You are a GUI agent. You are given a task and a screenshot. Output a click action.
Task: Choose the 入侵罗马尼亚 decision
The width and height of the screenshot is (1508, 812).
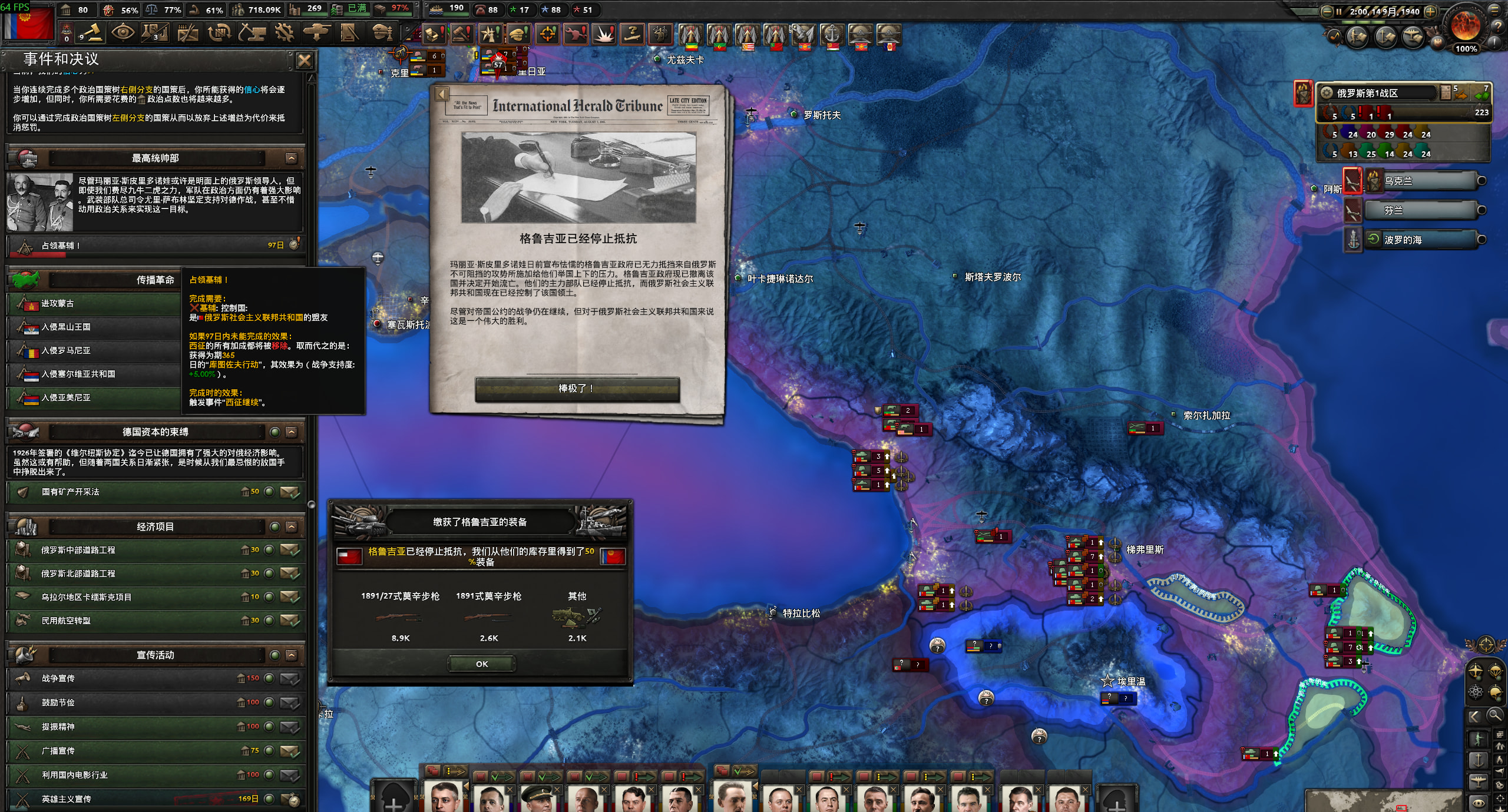94,351
